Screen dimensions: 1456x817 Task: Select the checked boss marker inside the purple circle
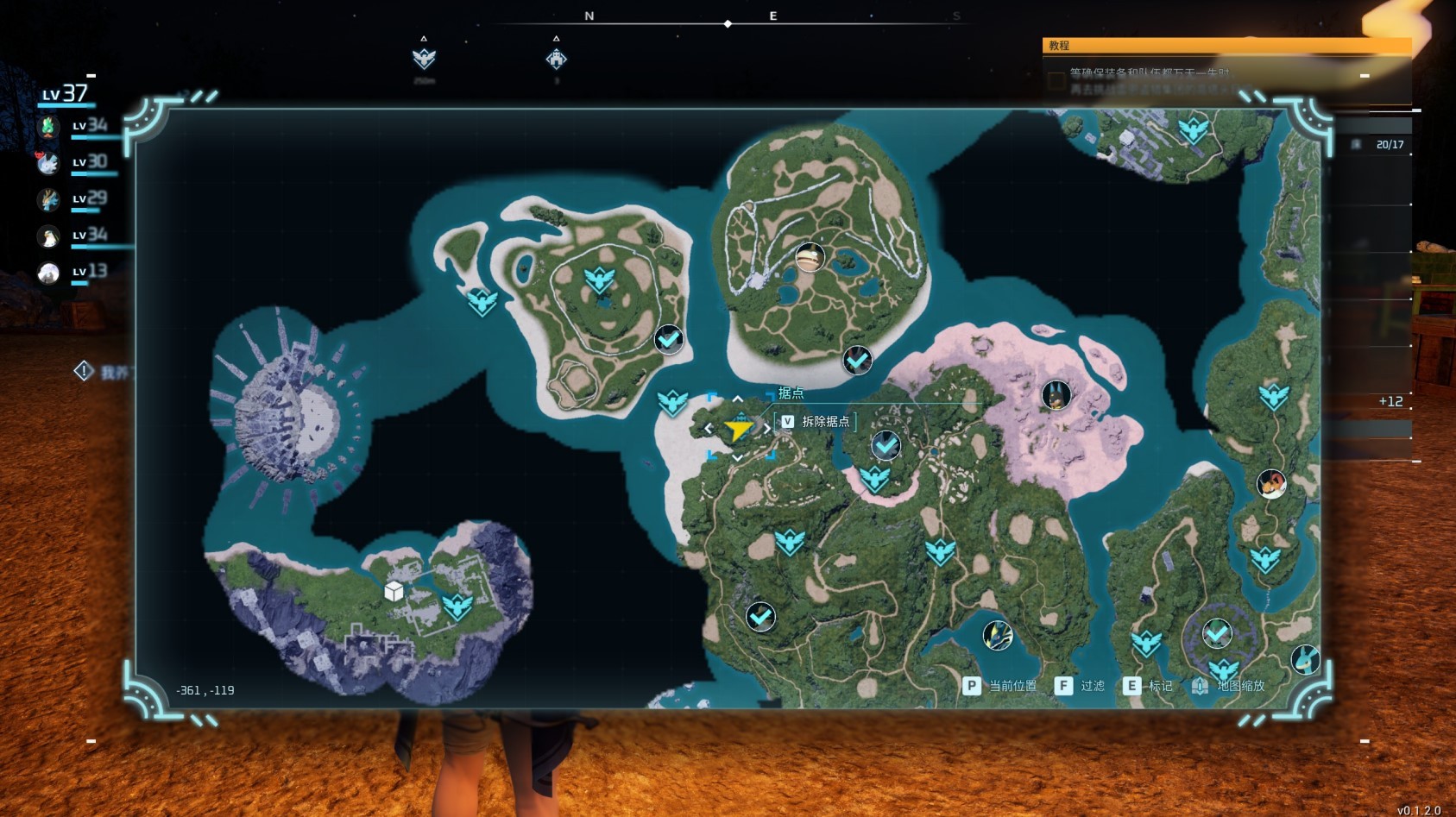click(1217, 634)
